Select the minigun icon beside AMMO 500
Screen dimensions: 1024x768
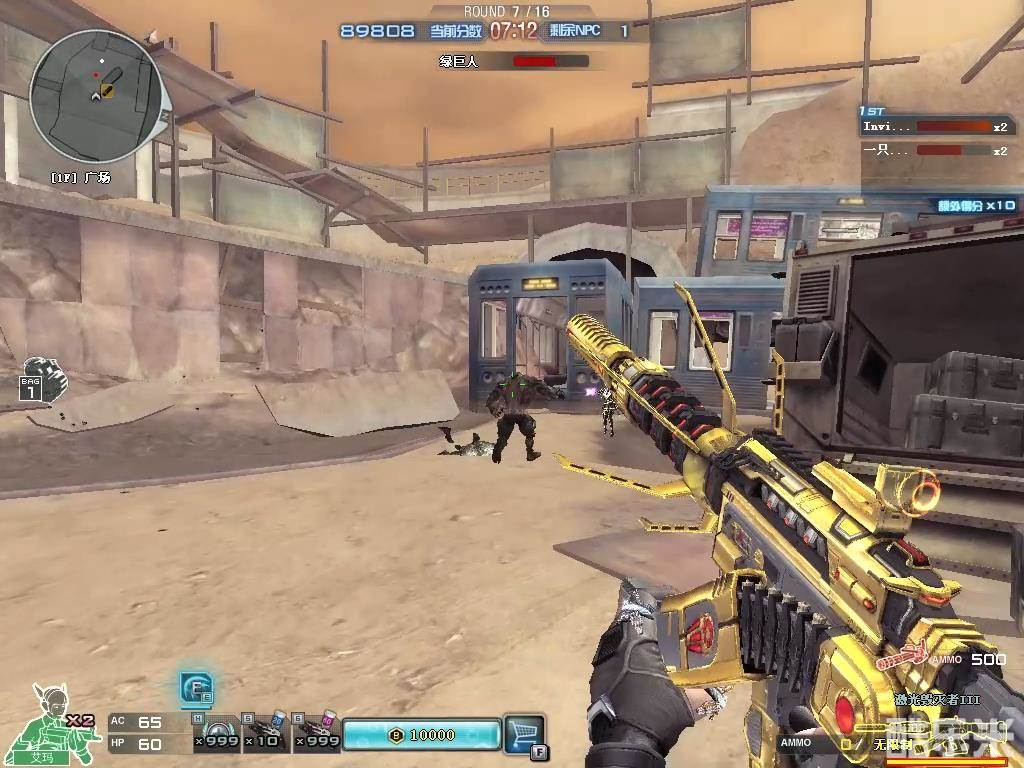903,658
